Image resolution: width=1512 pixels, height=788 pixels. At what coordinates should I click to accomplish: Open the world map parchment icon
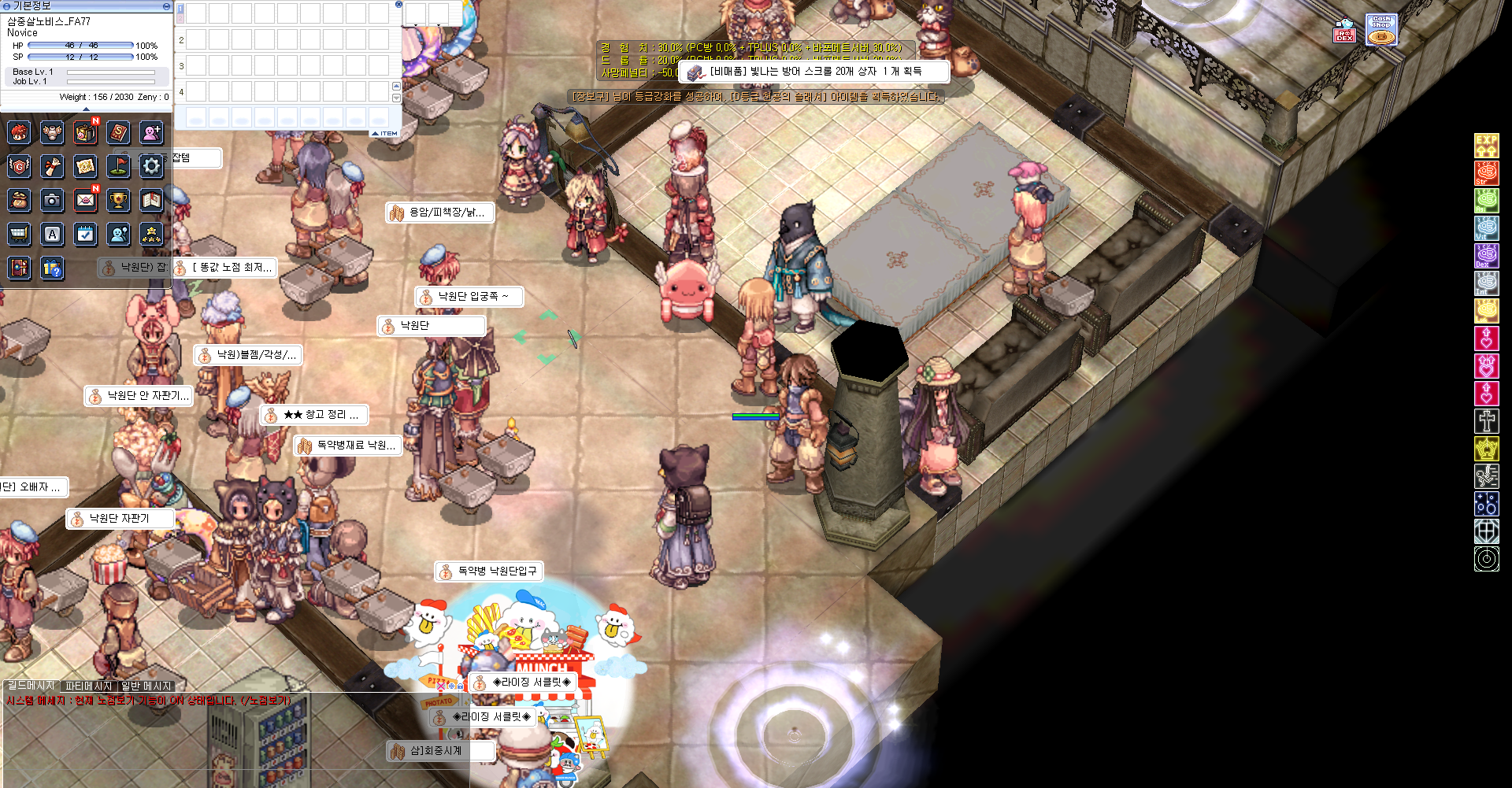[85, 166]
